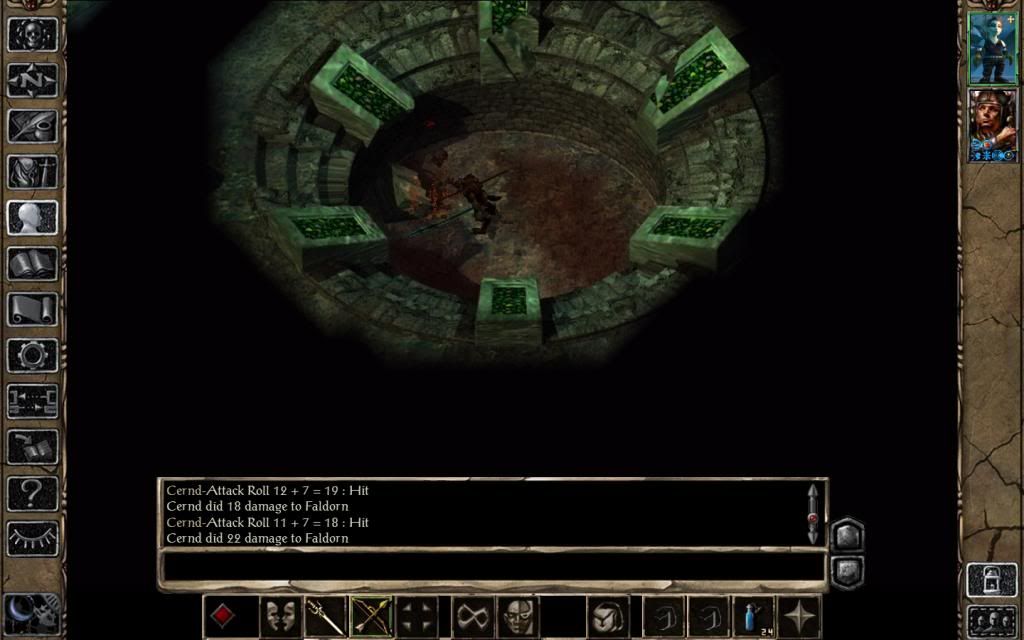
Task: Open the character record head button
Action: (32, 218)
